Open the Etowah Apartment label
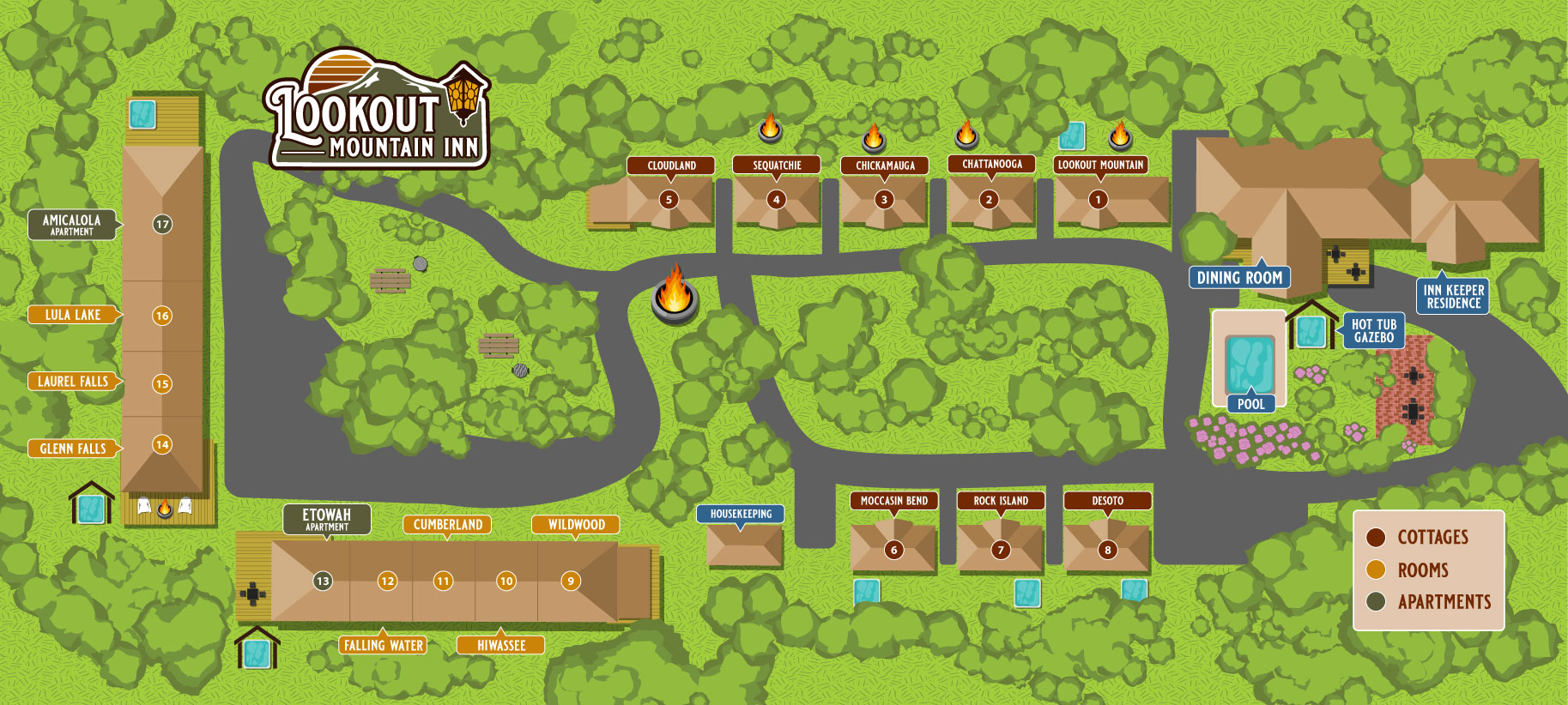This screenshot has height=705, width=1568. 327,519
